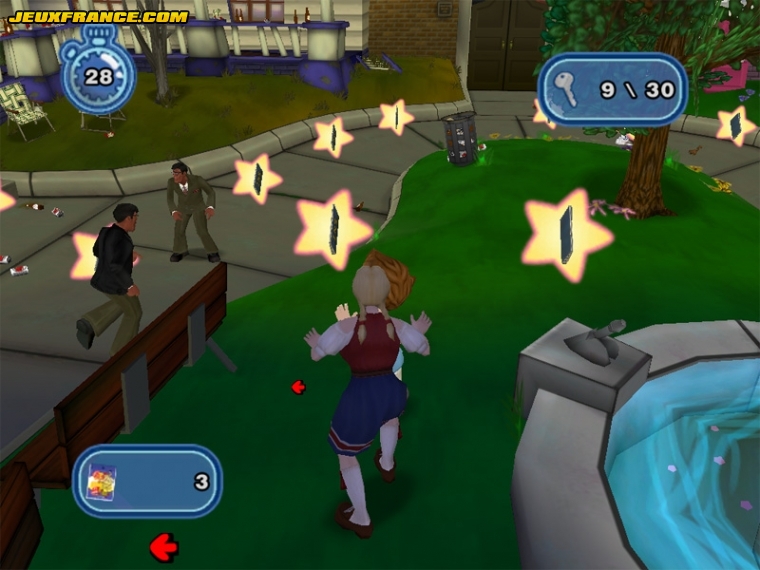The width and height of the screenshot is (760, 570).
Task: Click the key collectible tracker icon
Action: pyautogui.click(x=566, y=90)
